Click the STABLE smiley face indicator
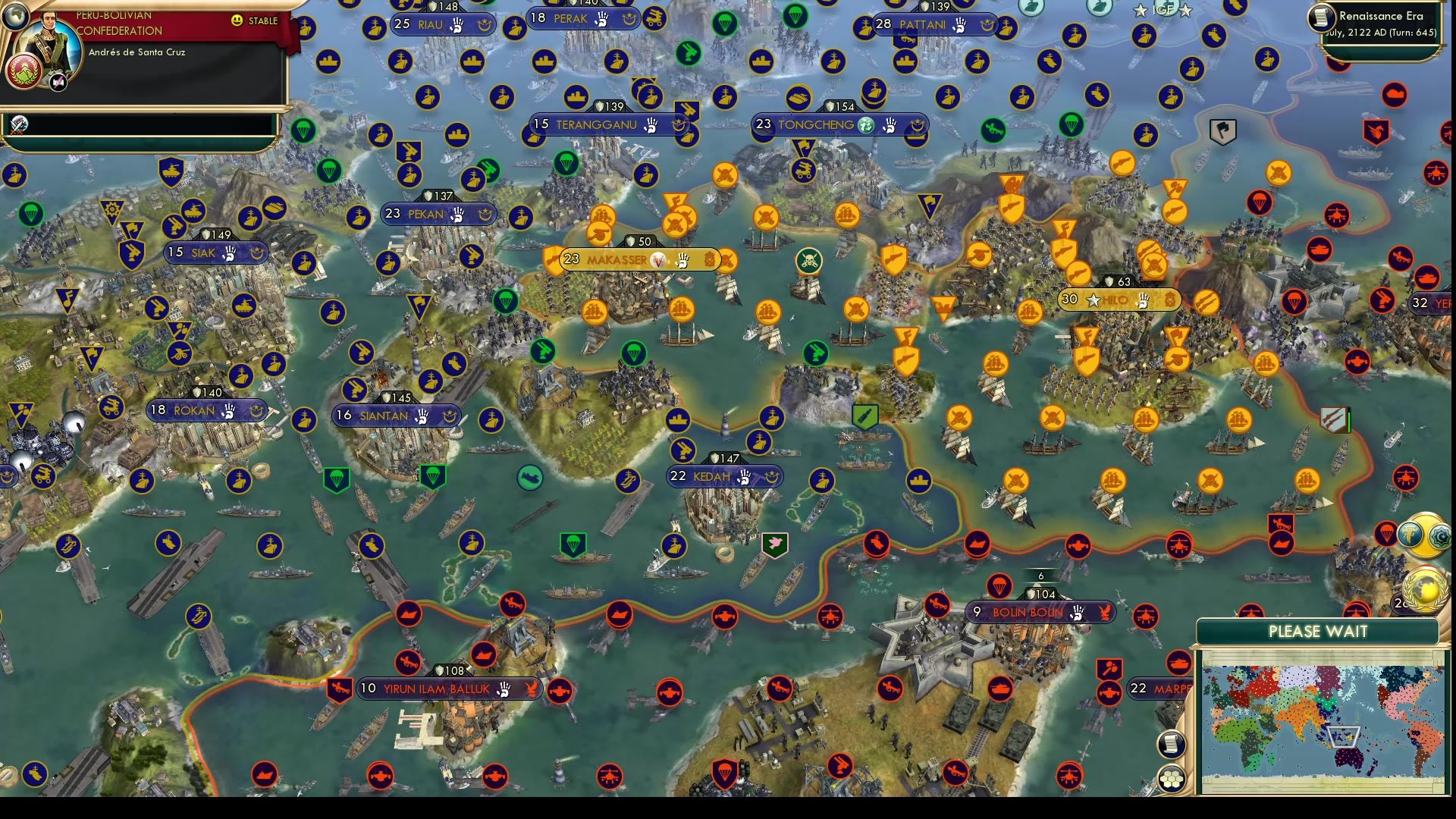Image resolution: width=1456 pixels, height=819 pixels. tap(238, 21)
